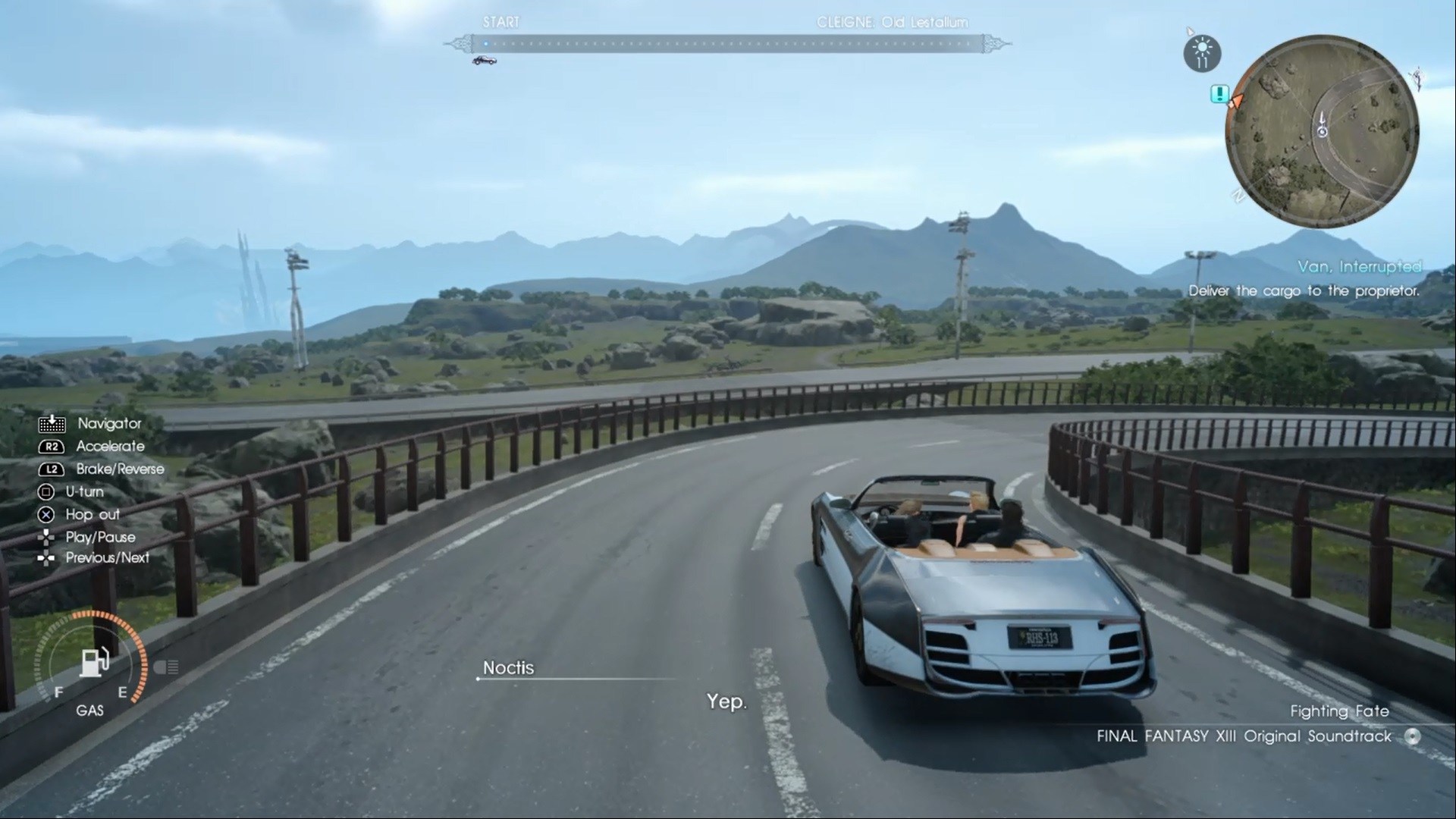This screenshot has height=819, width=1456.
Task: Open the circular minimap
Action: (x=1322, y=132)
